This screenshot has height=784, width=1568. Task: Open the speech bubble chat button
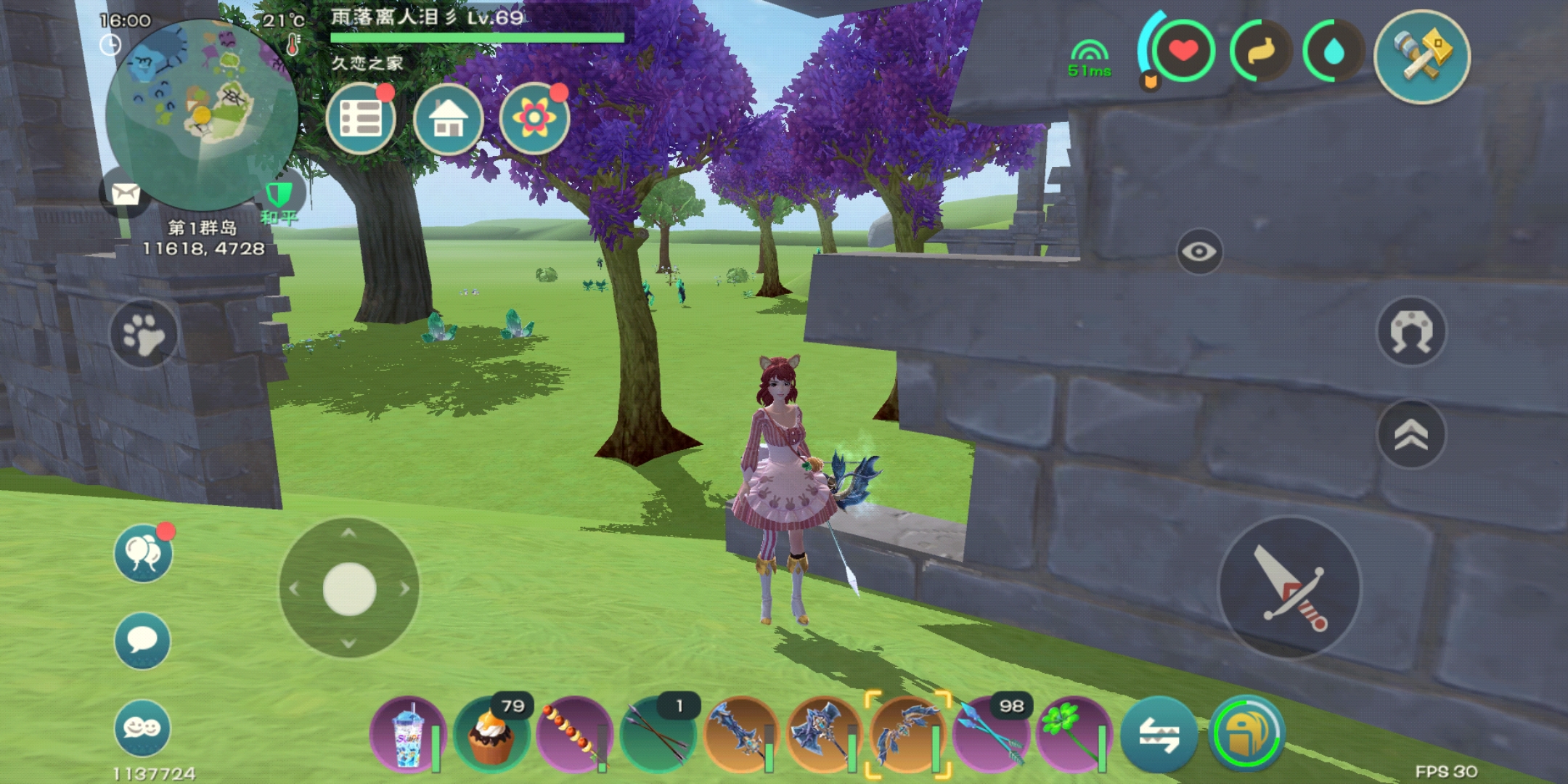pos(143,641)
